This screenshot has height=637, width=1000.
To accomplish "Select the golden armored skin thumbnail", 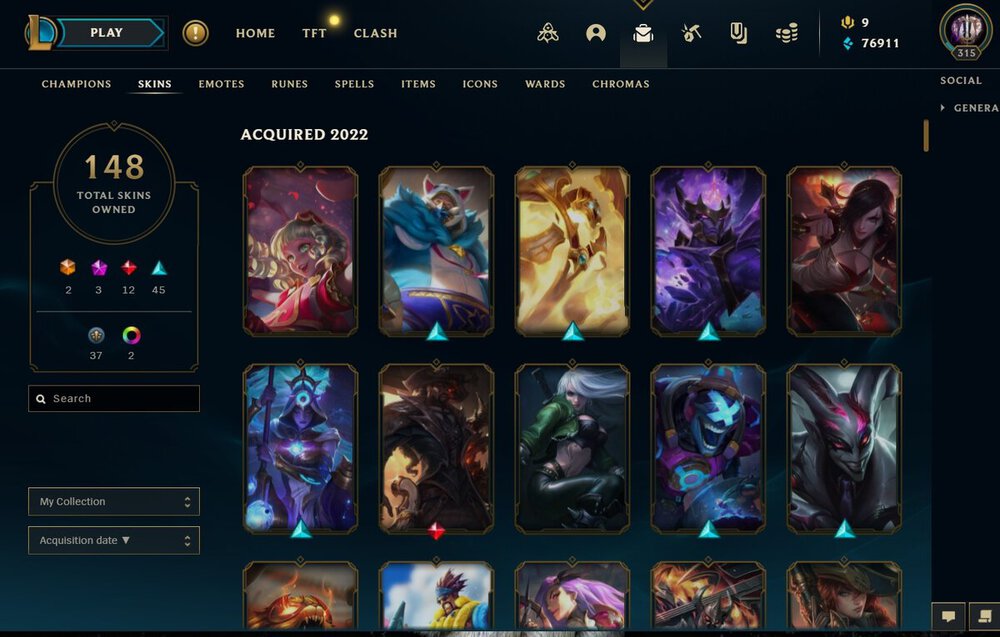I will click(x=572, y=250).
